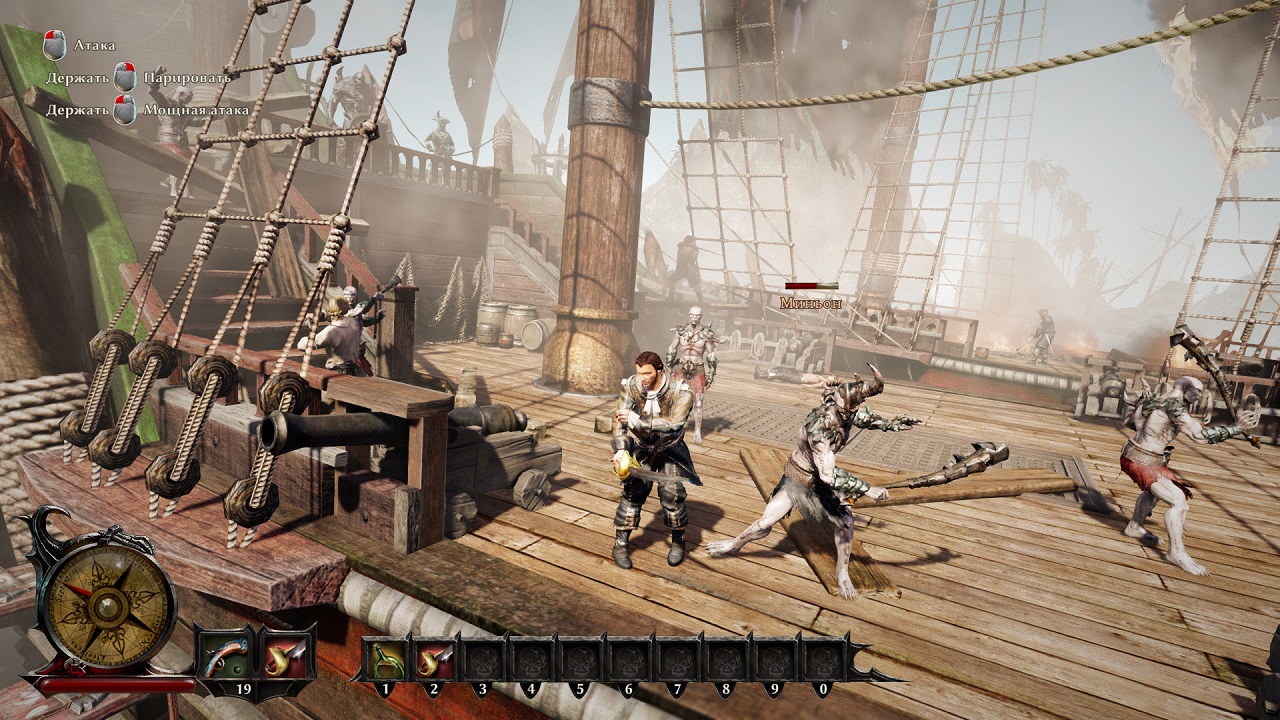Select the equipped saber icon beside the pistol
1280x720 pixels.
288,655
